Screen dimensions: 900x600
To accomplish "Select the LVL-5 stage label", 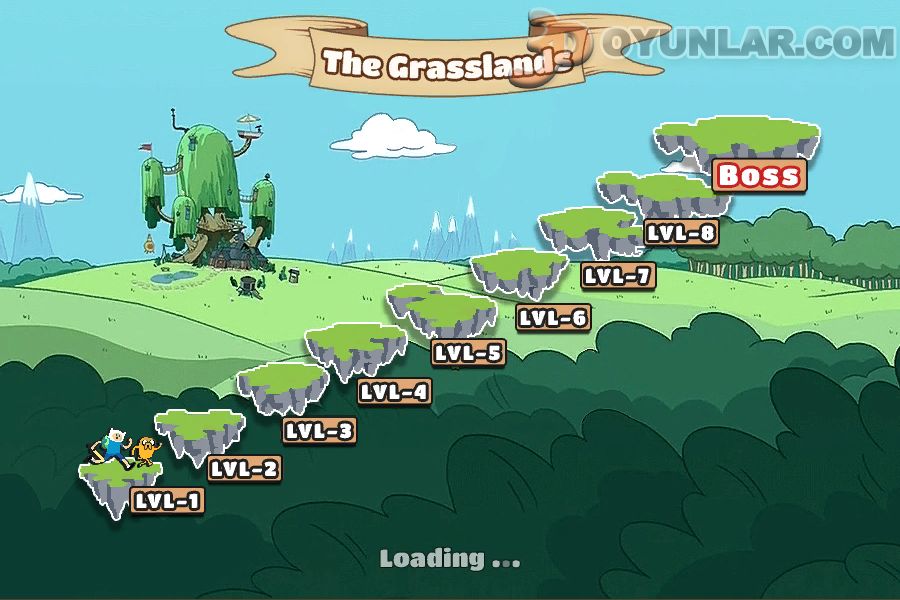I will tap(468, 352).
